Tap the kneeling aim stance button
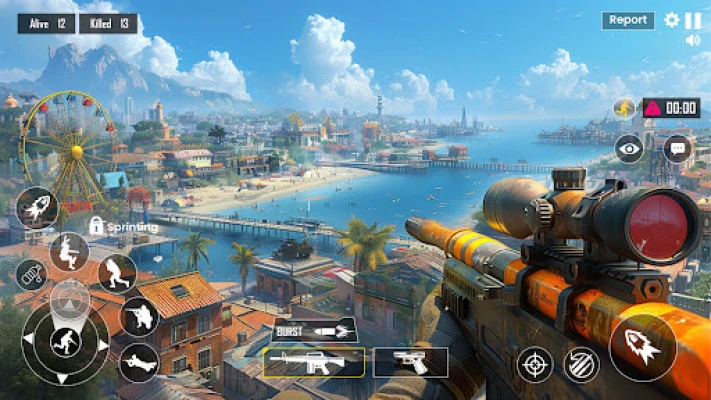711x400 pixels. point(139,317)
